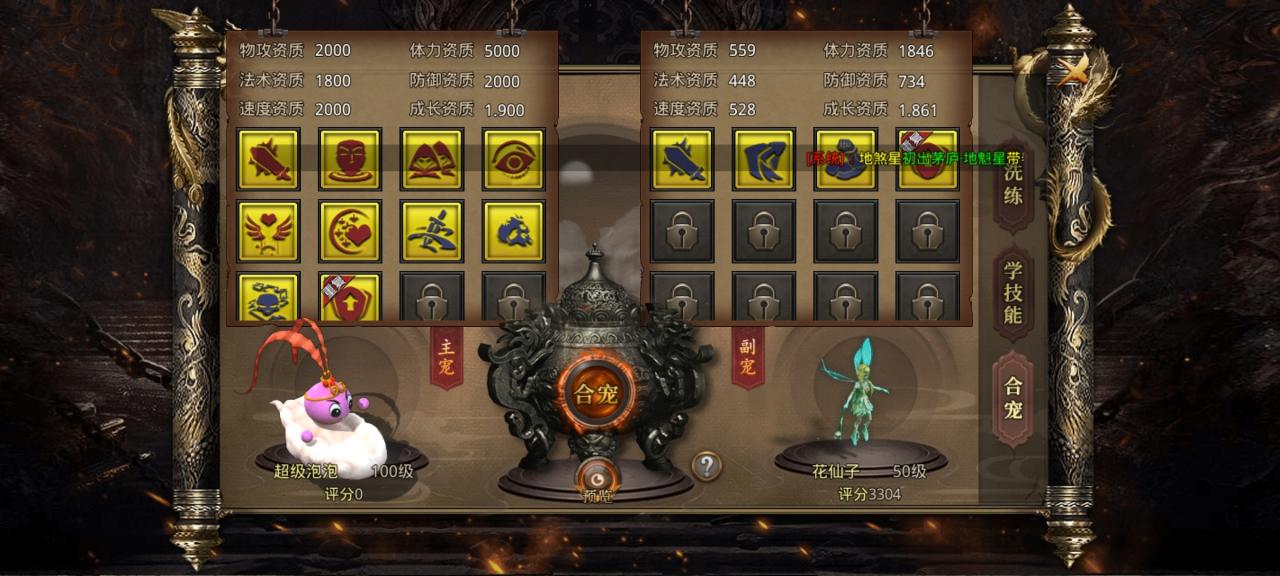View the blue beast head skill icon

514,231
